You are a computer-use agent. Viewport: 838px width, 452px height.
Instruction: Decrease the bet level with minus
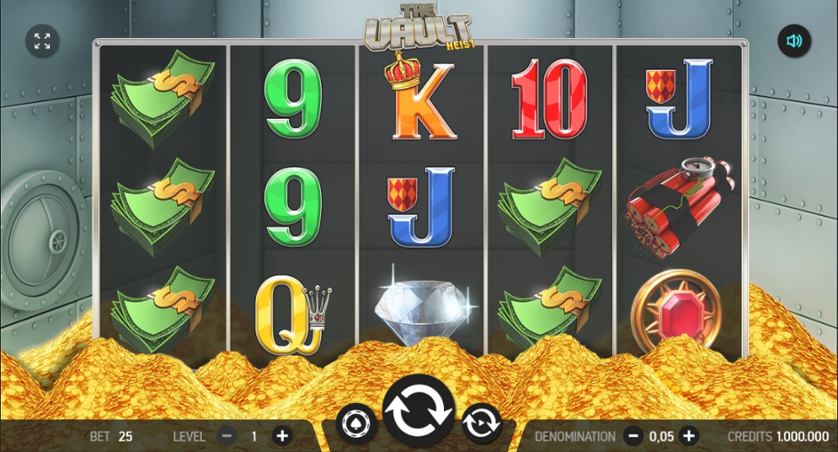227,436
